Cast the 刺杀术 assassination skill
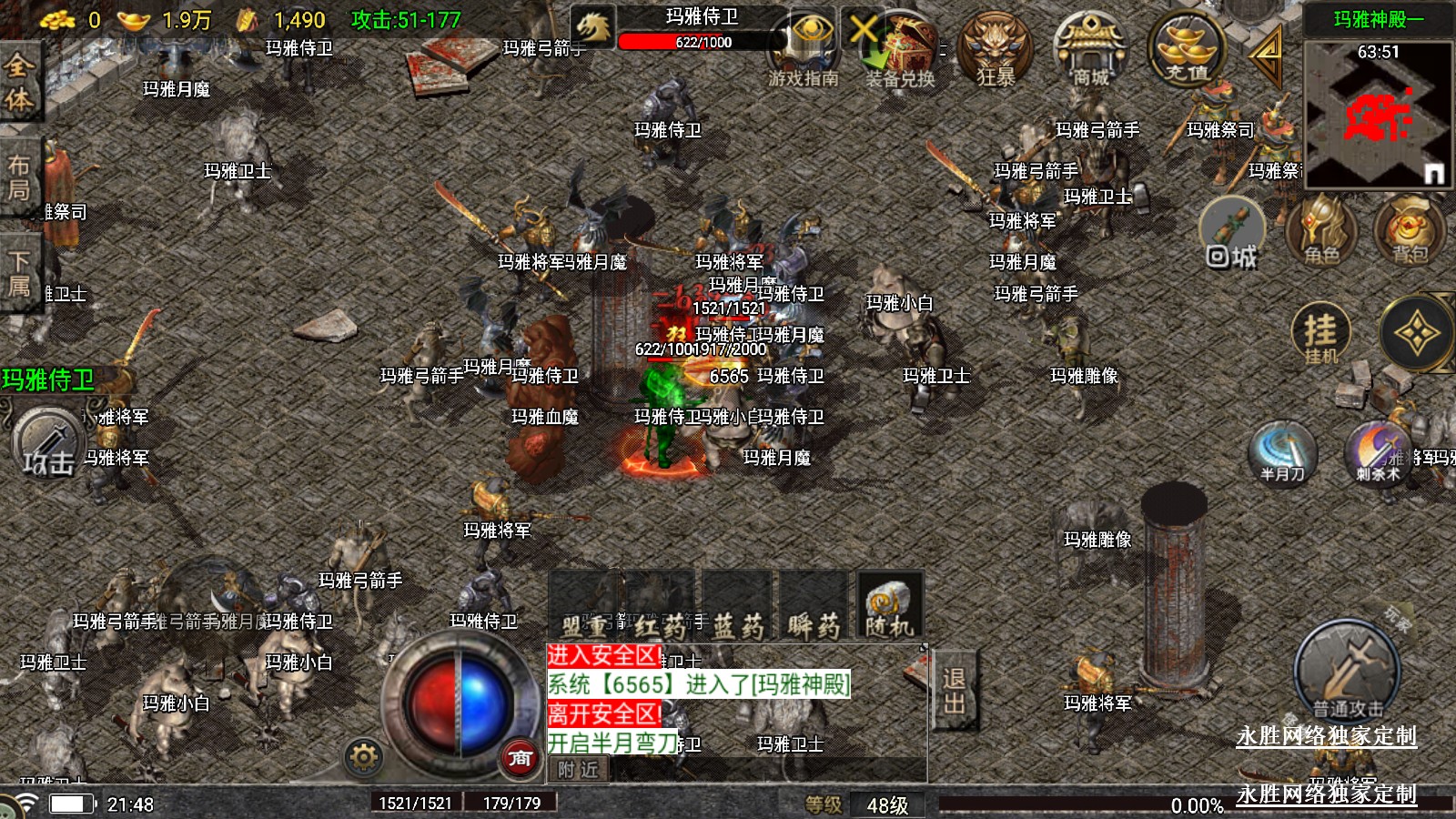Viewport: 1456px width, 819px height. tap(1378, 452)
